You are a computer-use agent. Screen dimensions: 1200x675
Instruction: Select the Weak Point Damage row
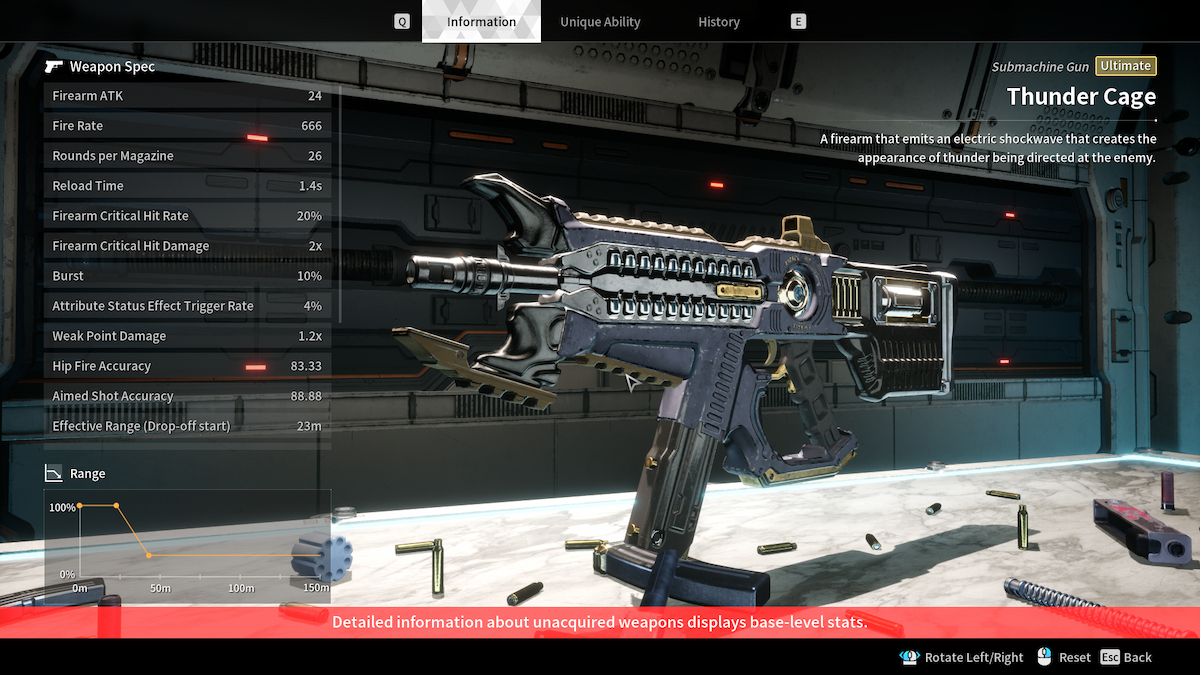pyautogui.click(x=187, y=336)
